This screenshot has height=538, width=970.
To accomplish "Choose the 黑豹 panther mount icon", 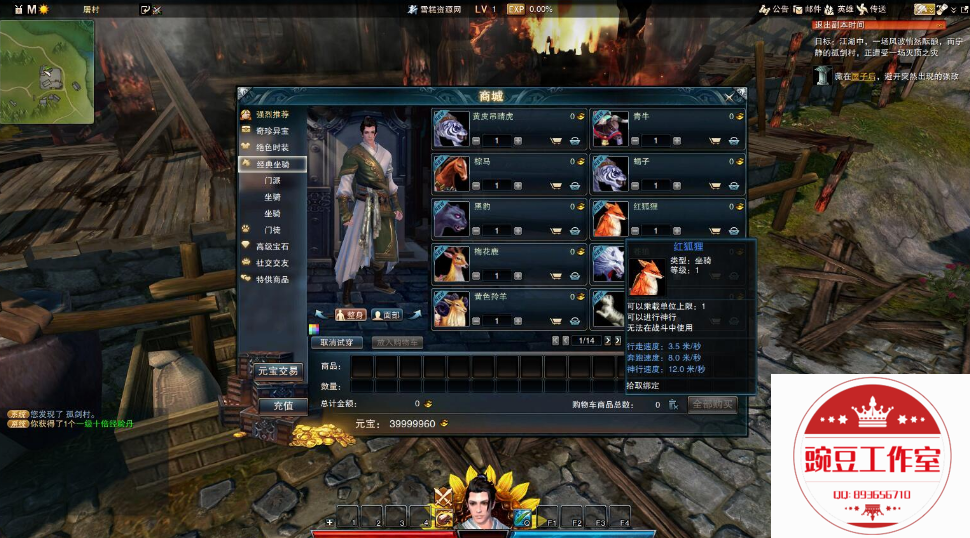I will click(450, 218).
